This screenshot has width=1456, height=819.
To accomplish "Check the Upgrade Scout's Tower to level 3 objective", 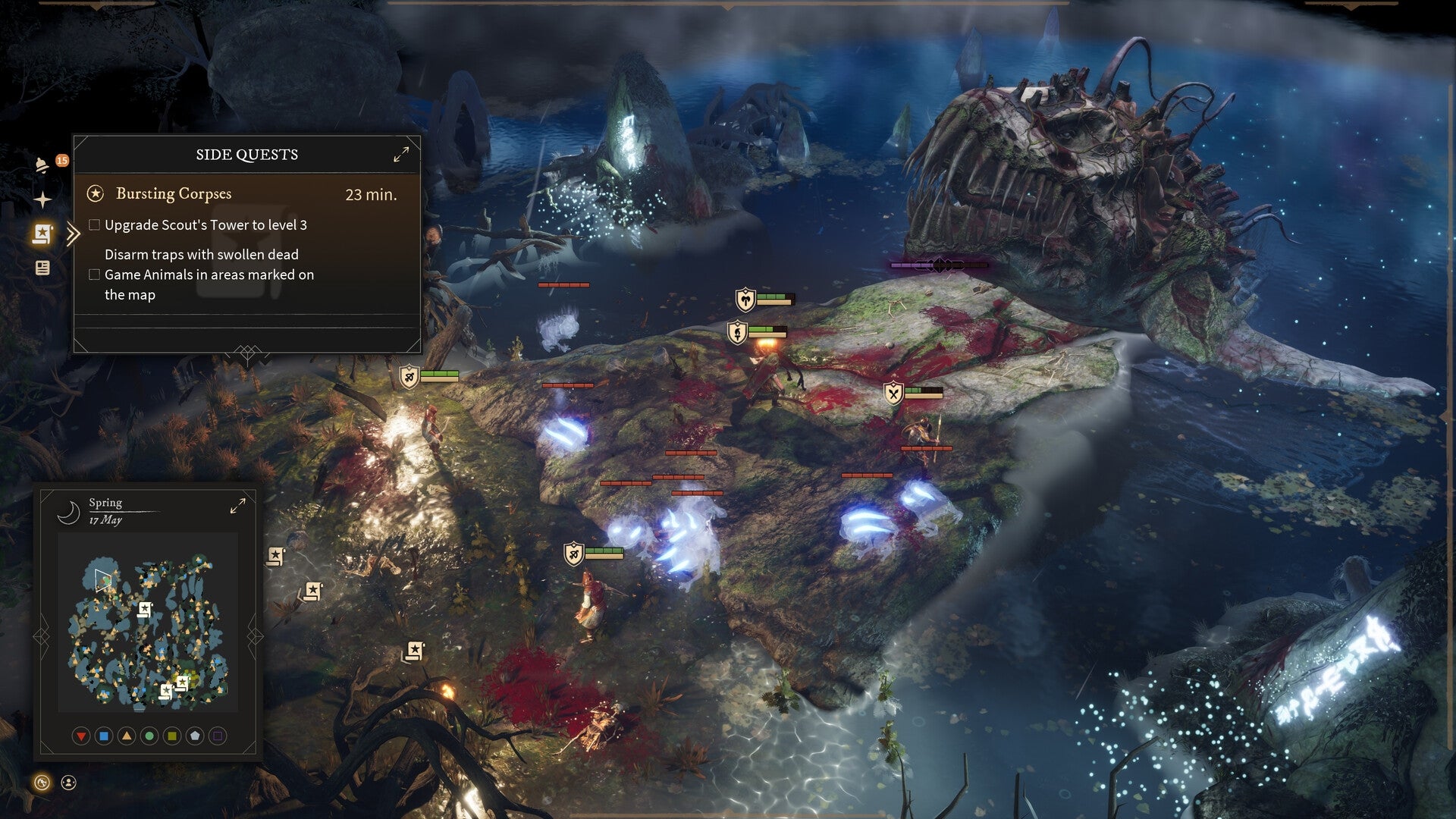I will (x=94, y=224).
